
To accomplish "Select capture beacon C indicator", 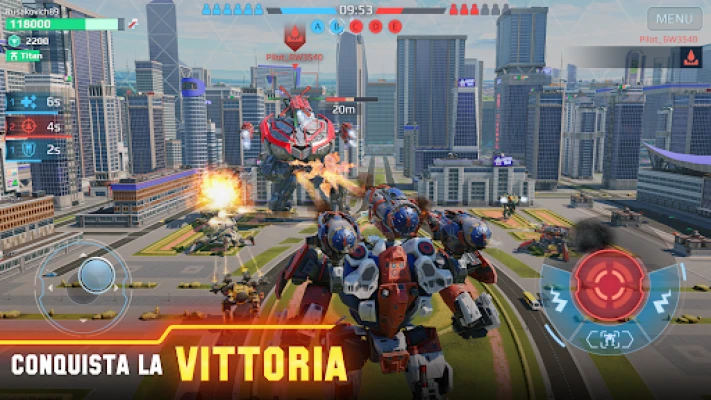I will click(356, 26).
